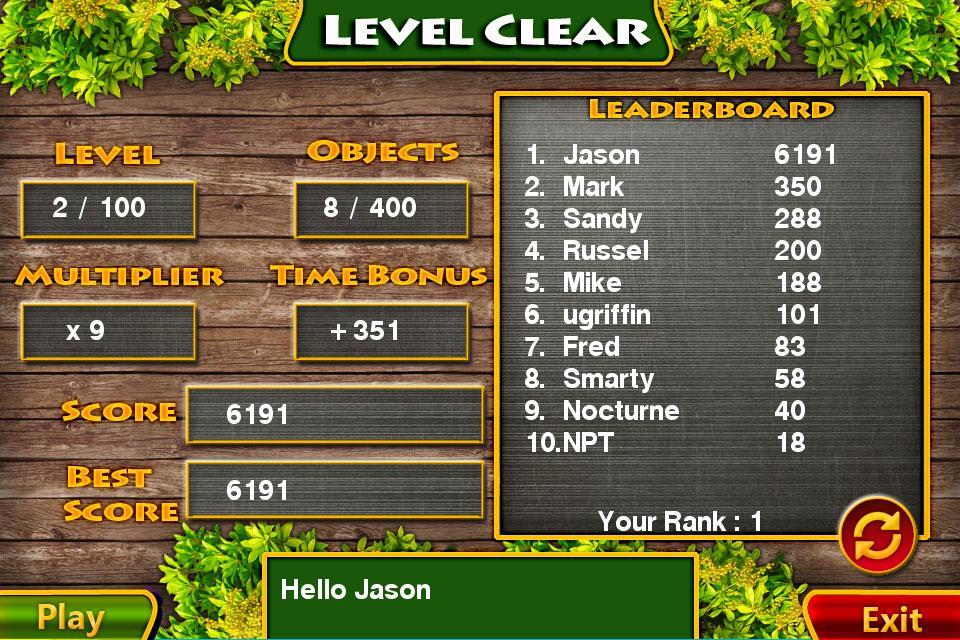
Task: Start the next level with Play
Action: click(72, 617)
